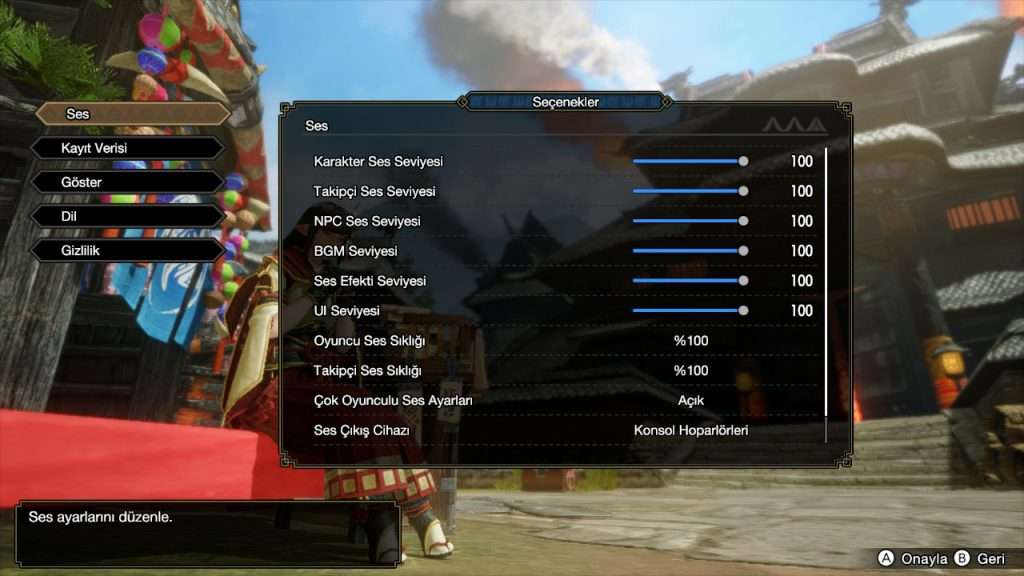The height and width of the screenshot is (576, 1024).
Task: Select the Oyuncu Ses Sıklığı option
Action: coord(690,341)
